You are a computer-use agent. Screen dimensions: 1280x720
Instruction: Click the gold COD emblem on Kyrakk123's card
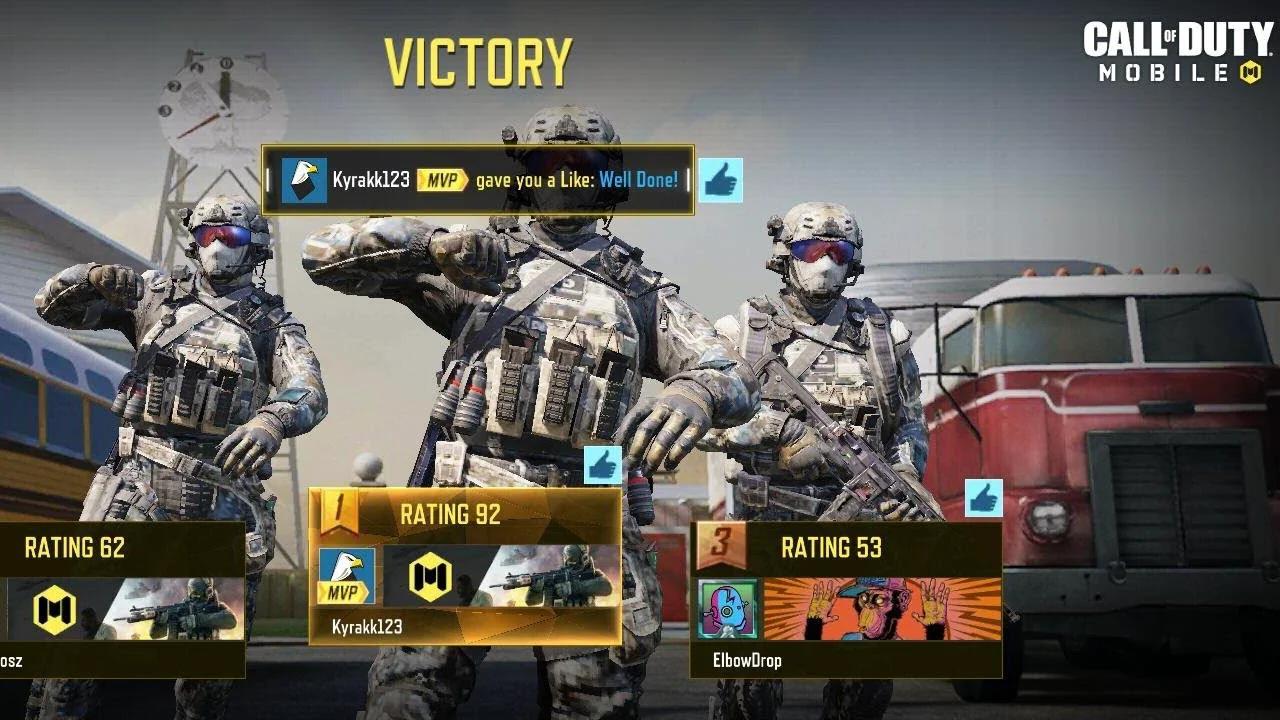(428, 579)
